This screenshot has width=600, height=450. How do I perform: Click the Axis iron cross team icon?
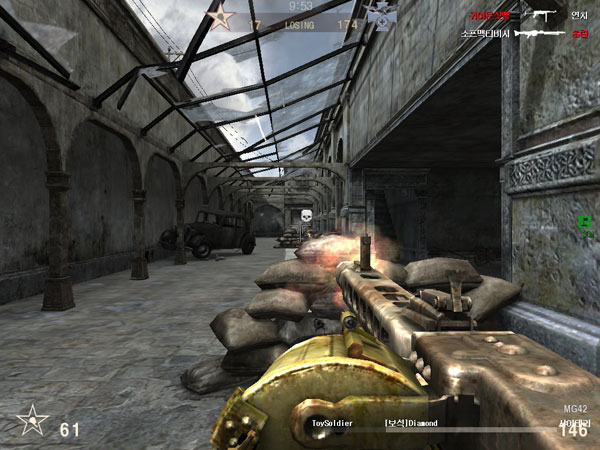[x=382, y=14]
